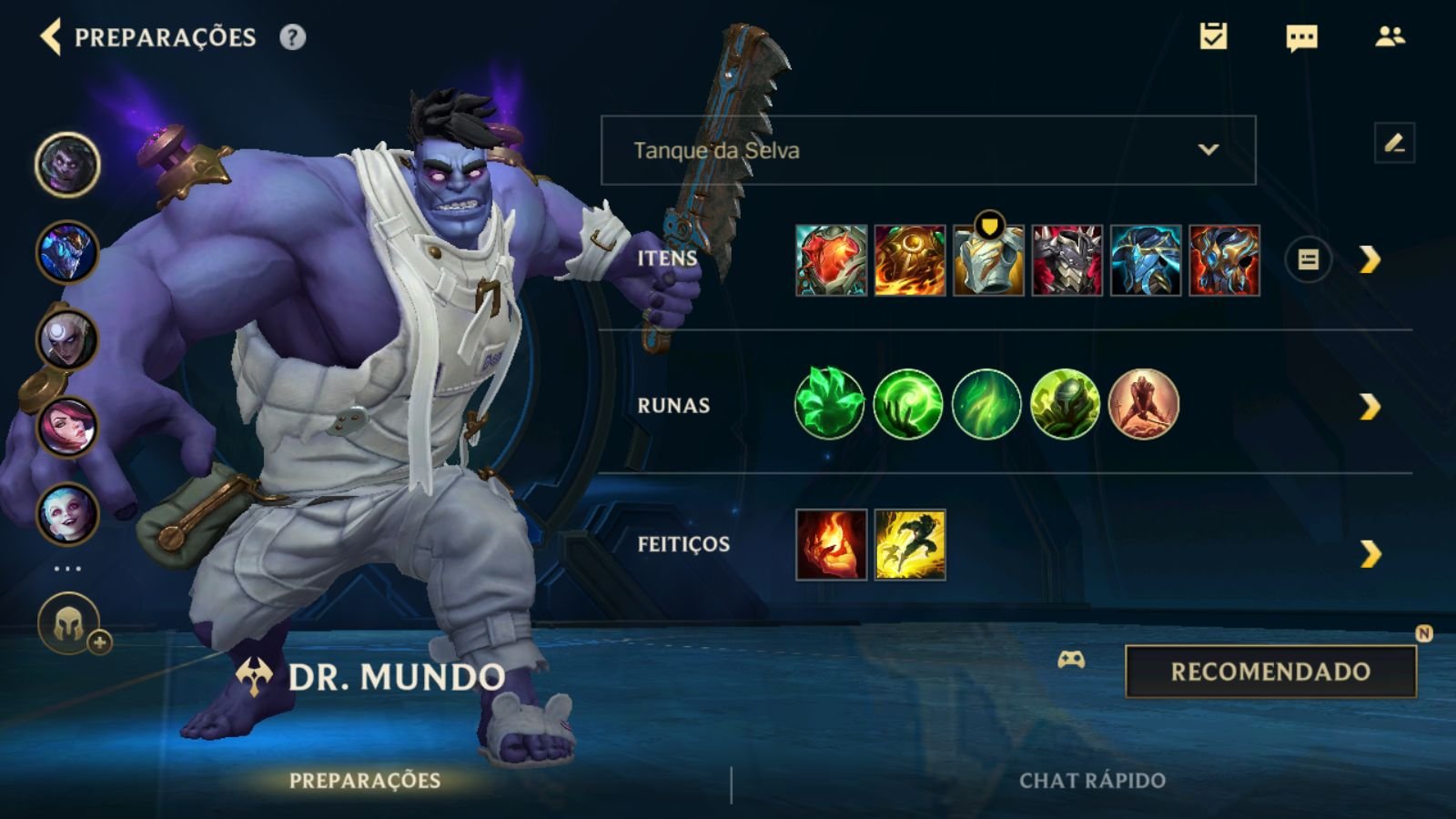Open the item list details button
The height and width of the screenshot is (819, 1456).
(1308, 260)
